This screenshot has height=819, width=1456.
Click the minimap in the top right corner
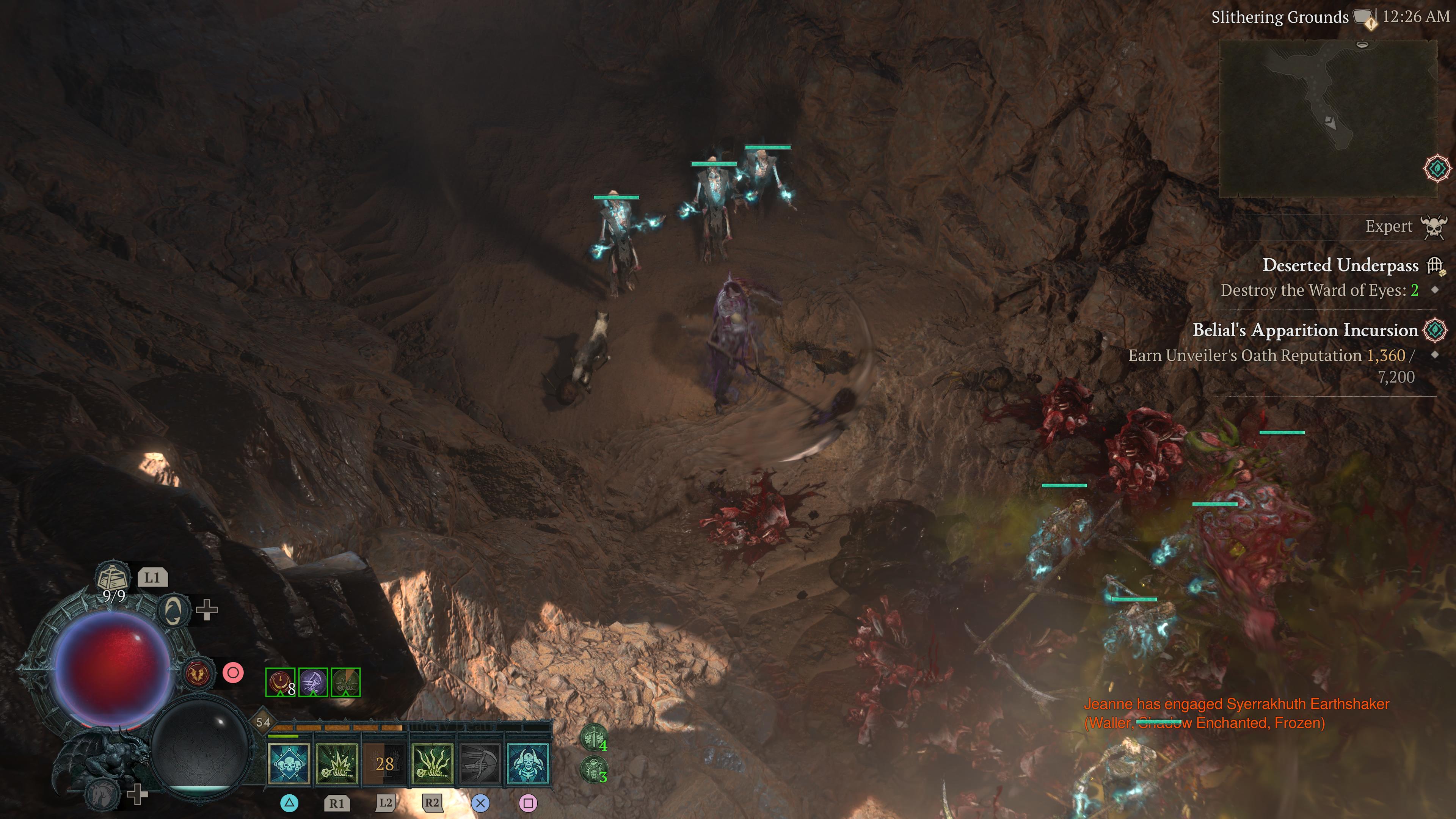[x=1331, y=113]
